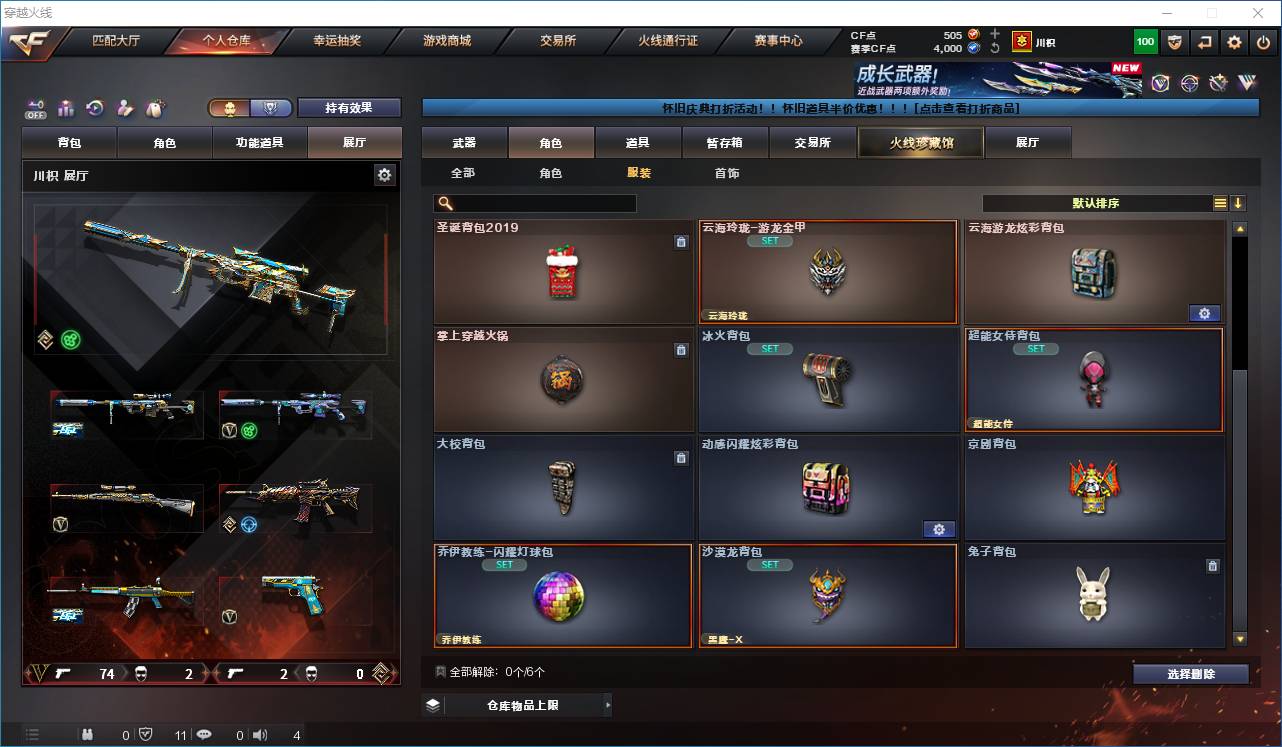The image size is (1282, 747).
Task: Click the 持有效果 button
Action: (x=348, y=107)
